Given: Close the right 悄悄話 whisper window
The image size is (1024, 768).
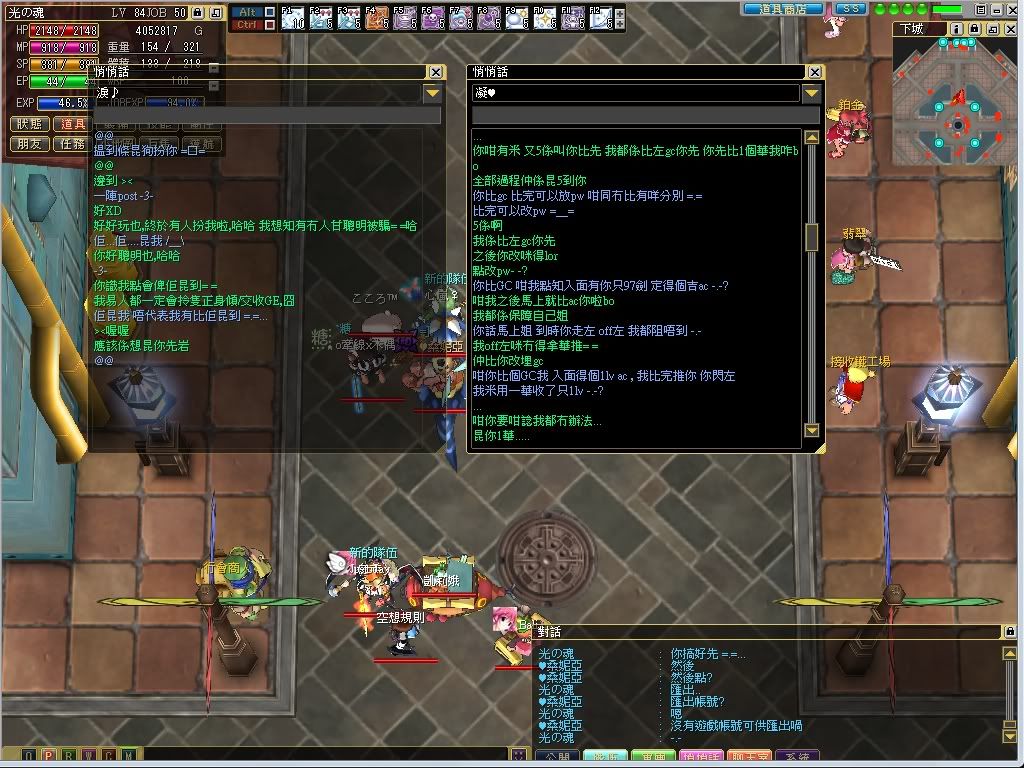Looking at the screenshot, I should coord(815,72).
